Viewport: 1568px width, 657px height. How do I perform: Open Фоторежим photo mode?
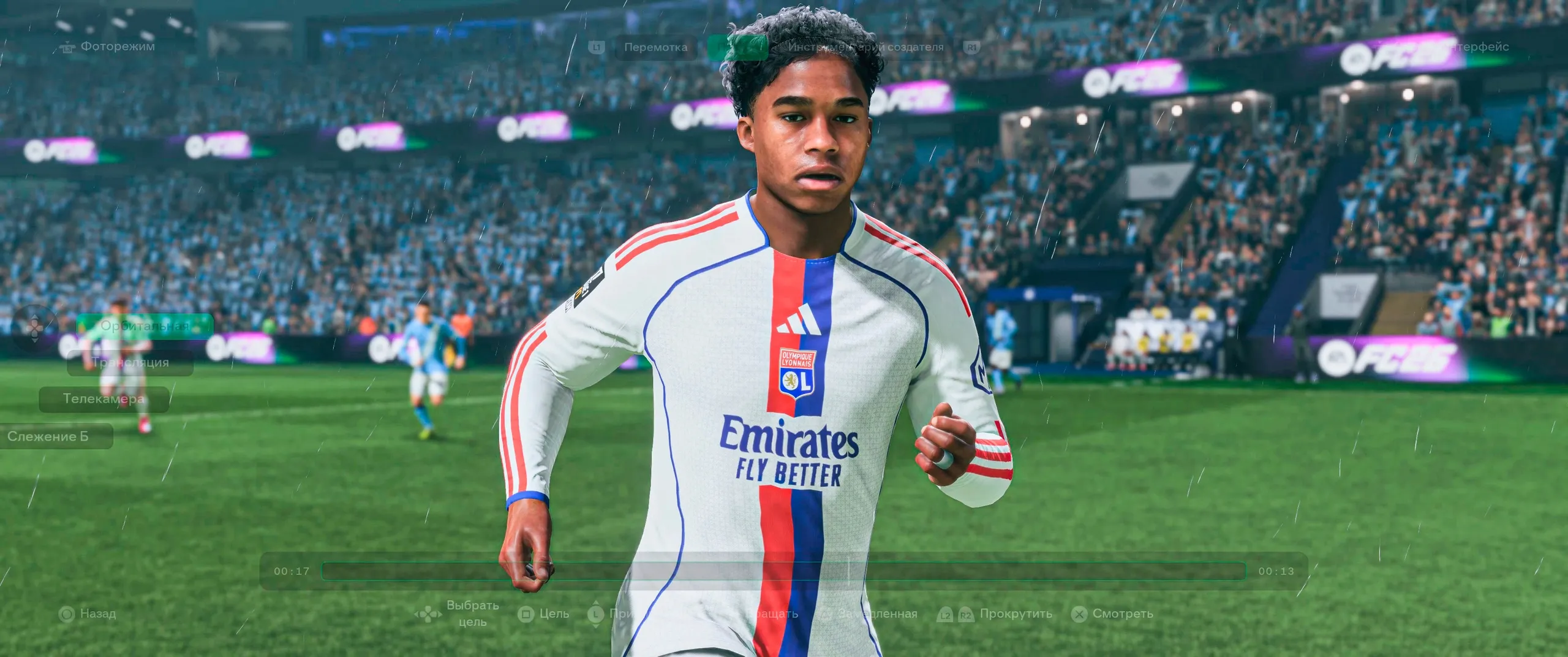click(x=117, y=47)
